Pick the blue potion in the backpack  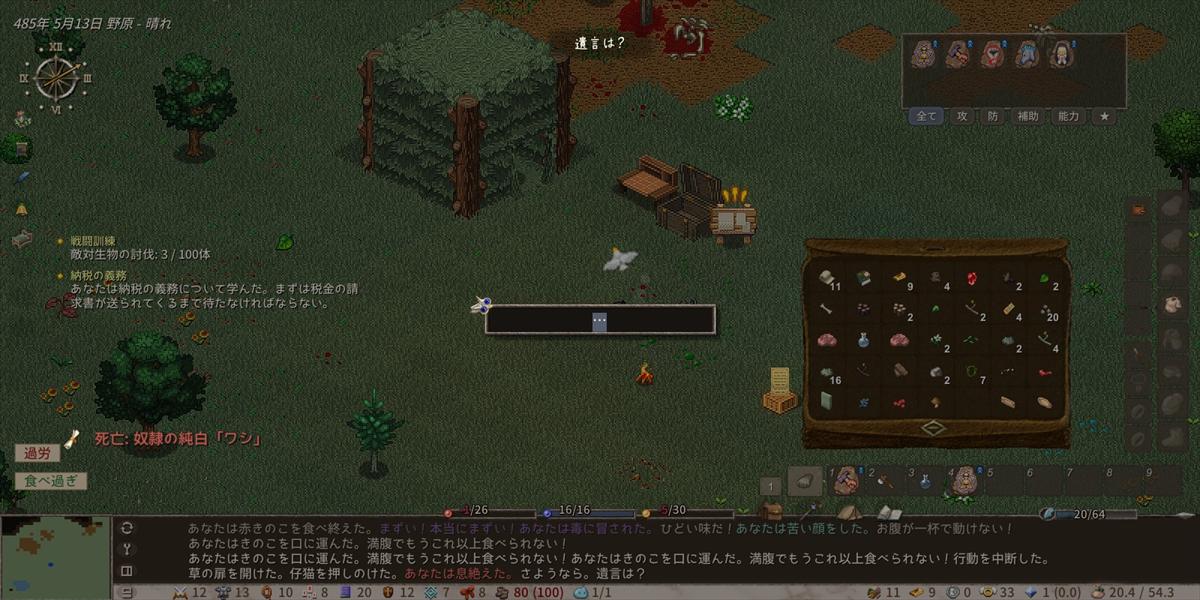862,340
